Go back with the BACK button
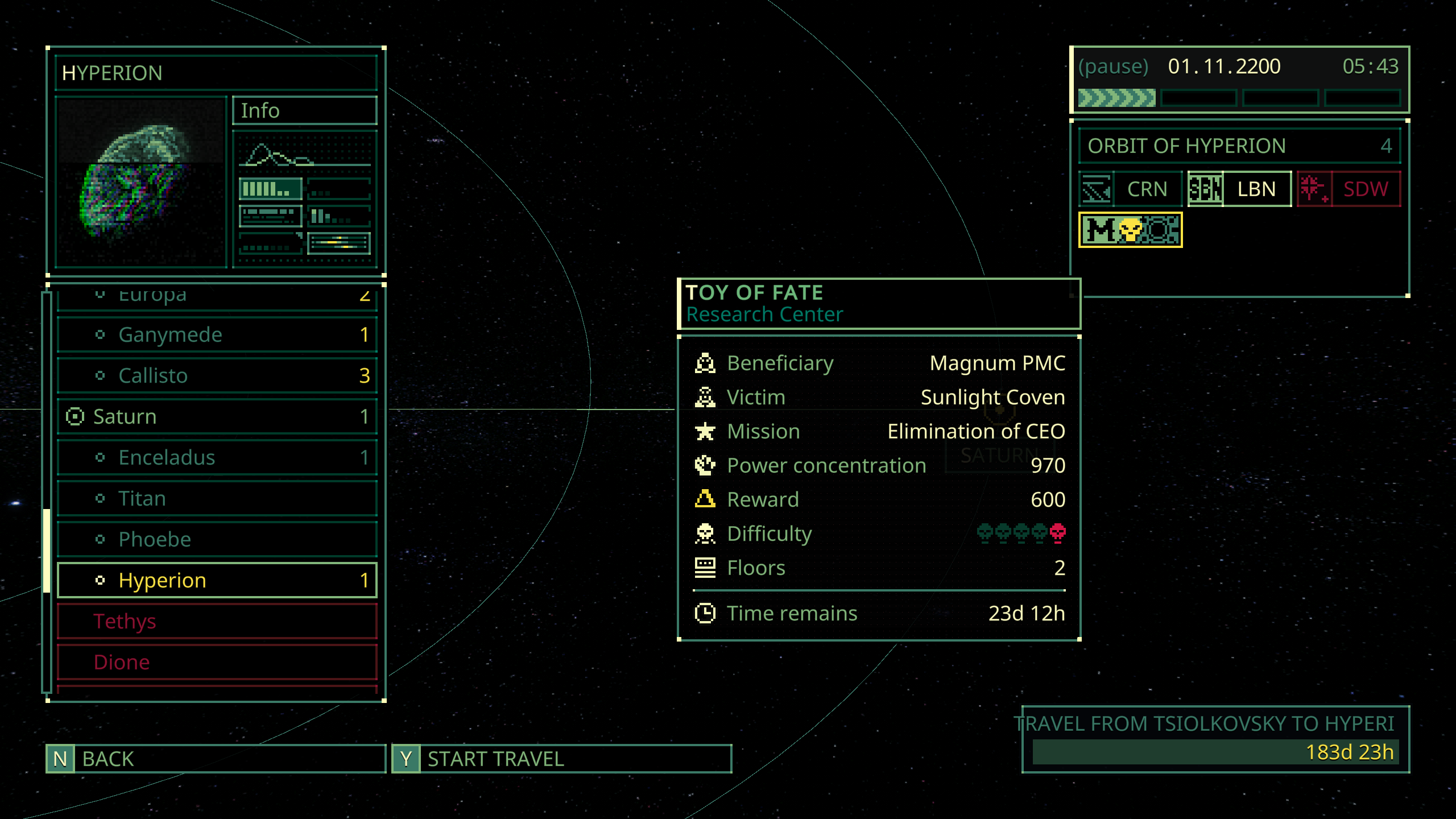 (215, 759)
